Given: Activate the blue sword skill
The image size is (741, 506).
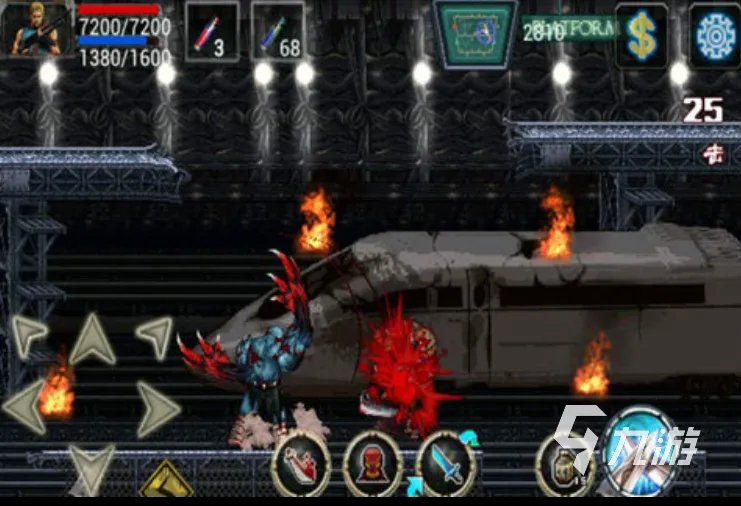Looking at the screenshot, I should [x=445, y=464].
